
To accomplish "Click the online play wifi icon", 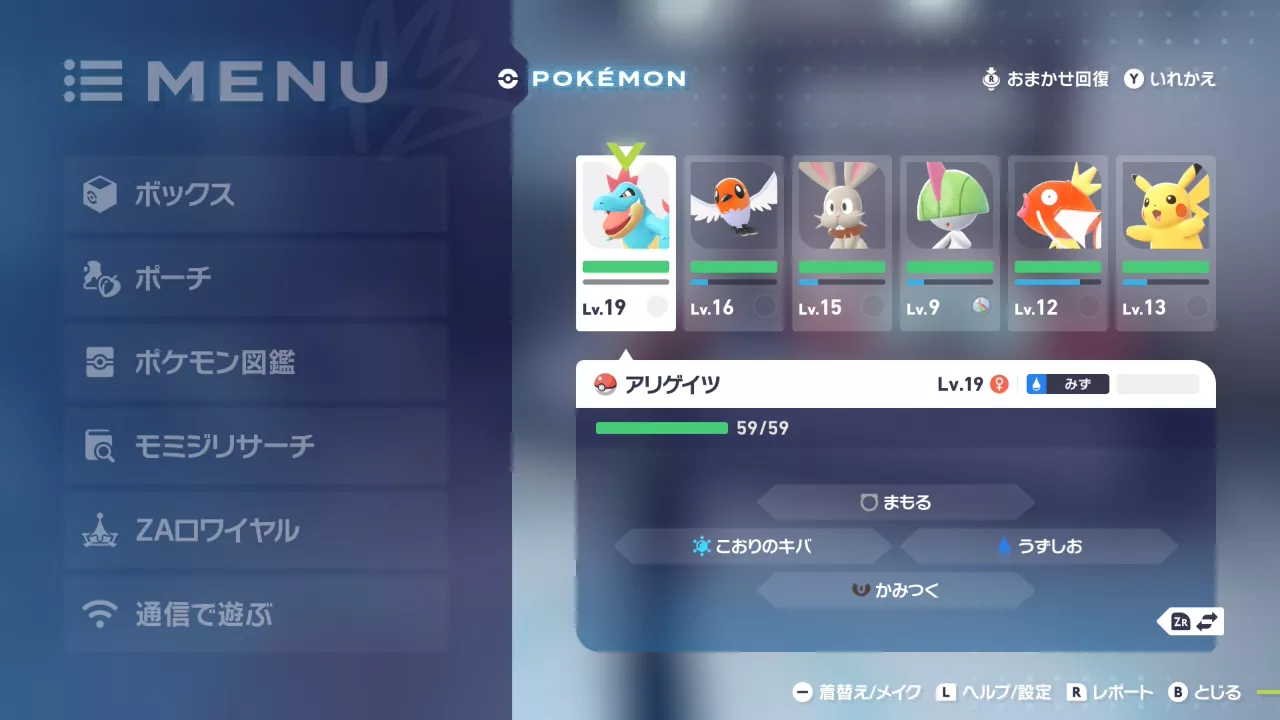I will click(x=100, y=614).
